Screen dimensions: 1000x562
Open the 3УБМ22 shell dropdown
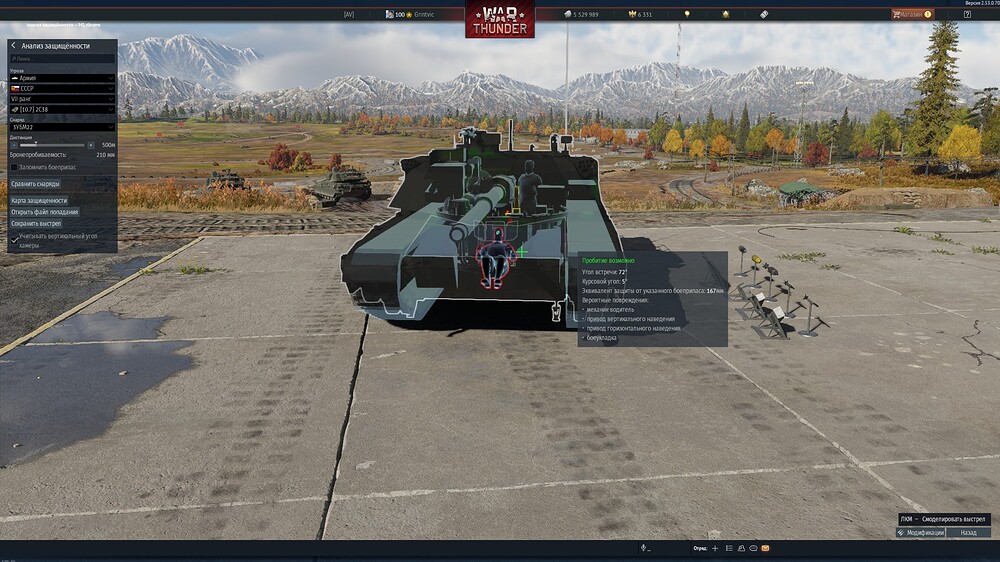62,128
